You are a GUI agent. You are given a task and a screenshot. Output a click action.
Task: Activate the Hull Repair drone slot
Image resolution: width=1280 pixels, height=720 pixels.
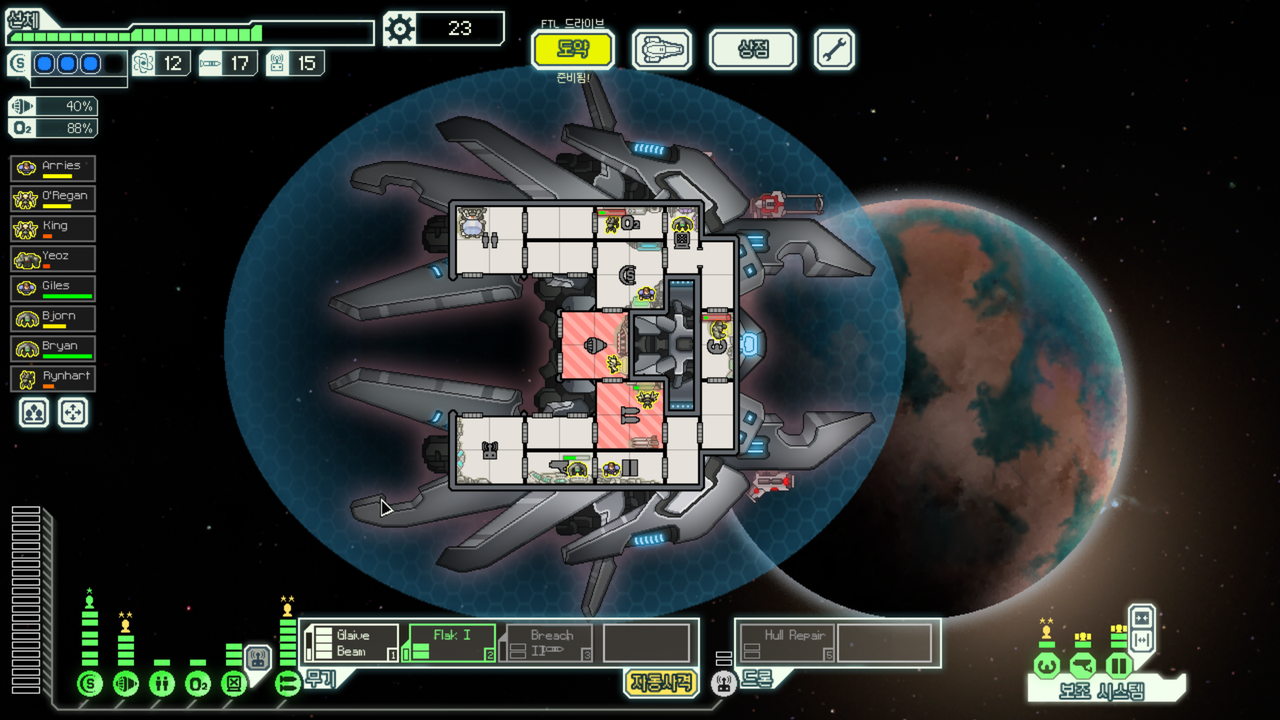coord(786,643)
